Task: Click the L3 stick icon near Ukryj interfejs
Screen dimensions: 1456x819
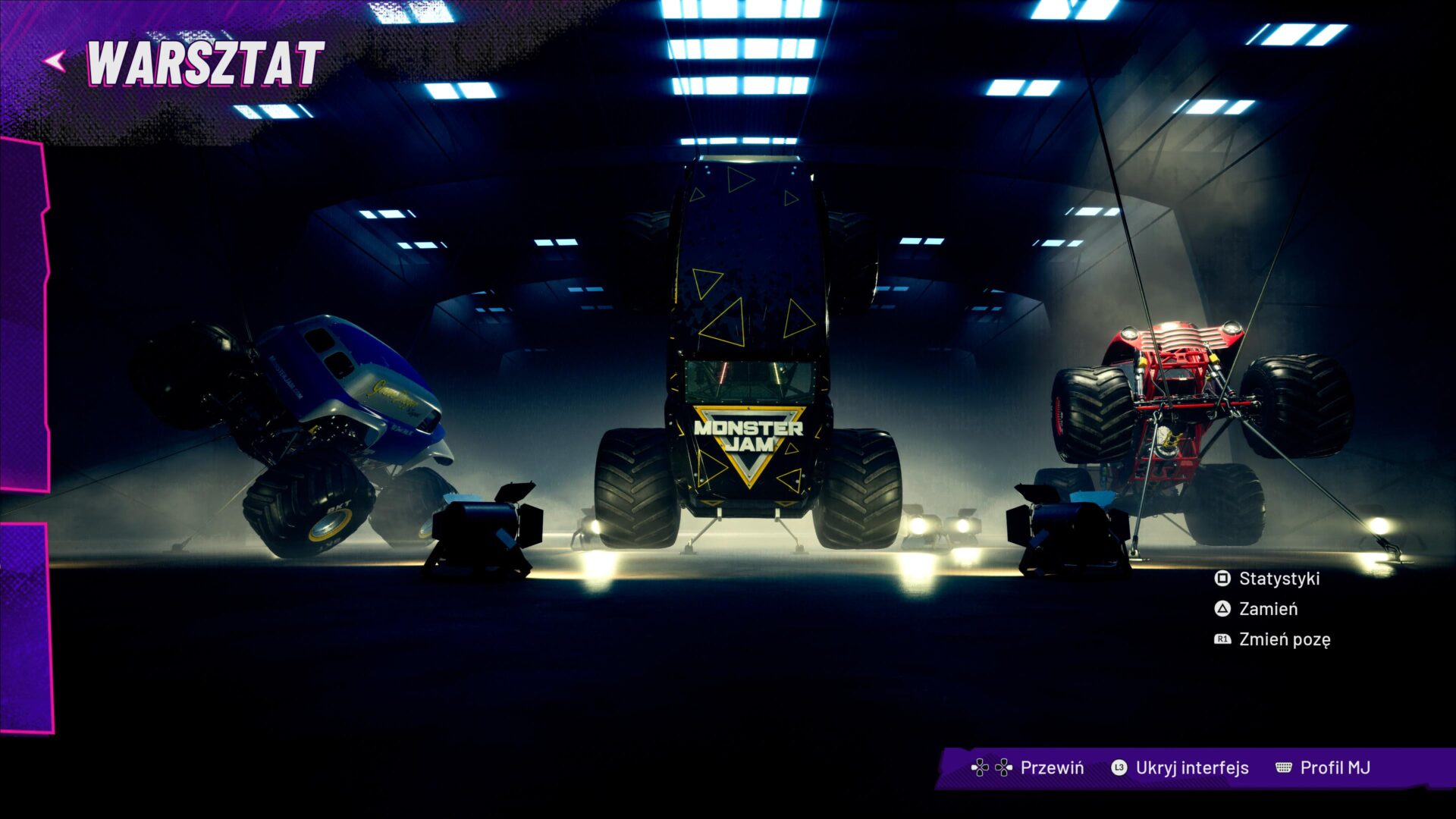Action: (1119, 767)
